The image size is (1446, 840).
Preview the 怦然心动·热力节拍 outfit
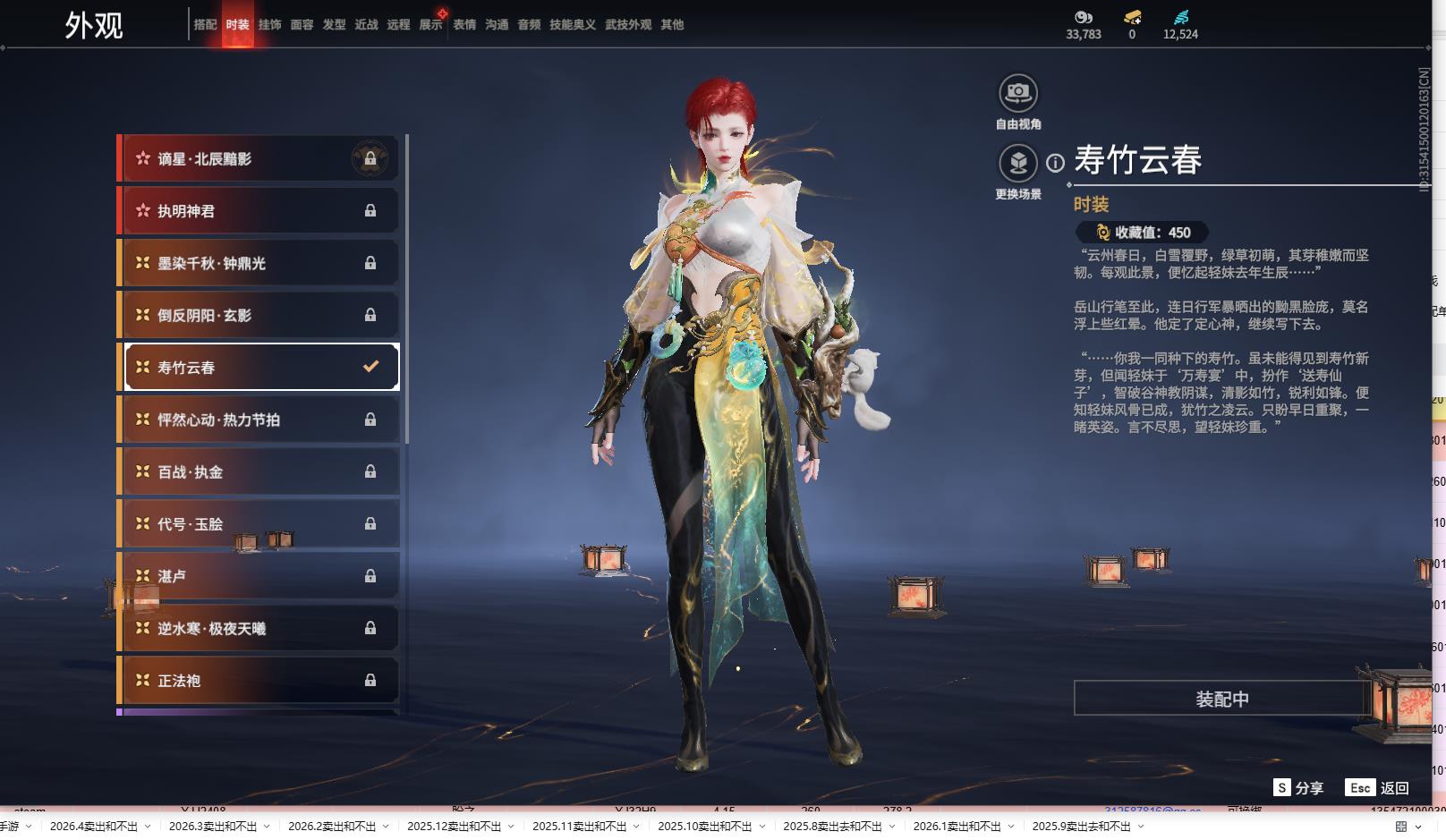pyautogui.click(x=259, y=420)
